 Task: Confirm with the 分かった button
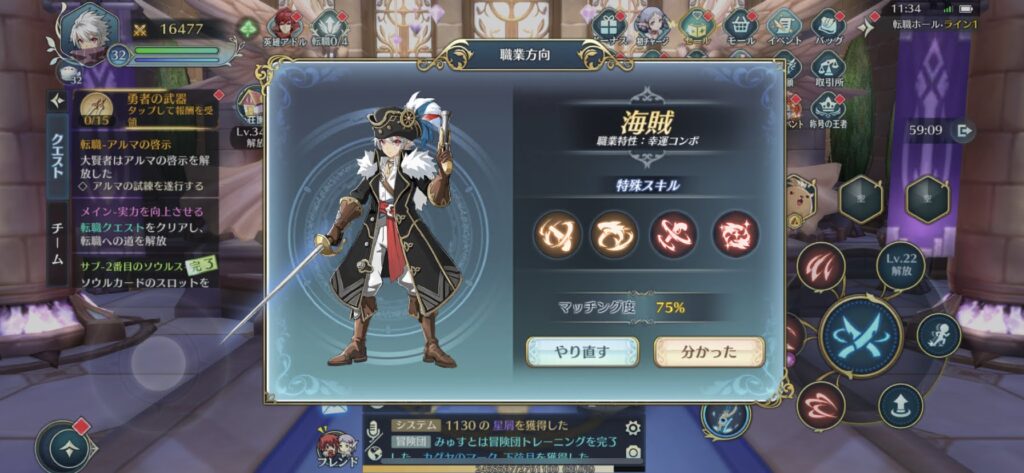pyautogui.click(x=708, y=351)
